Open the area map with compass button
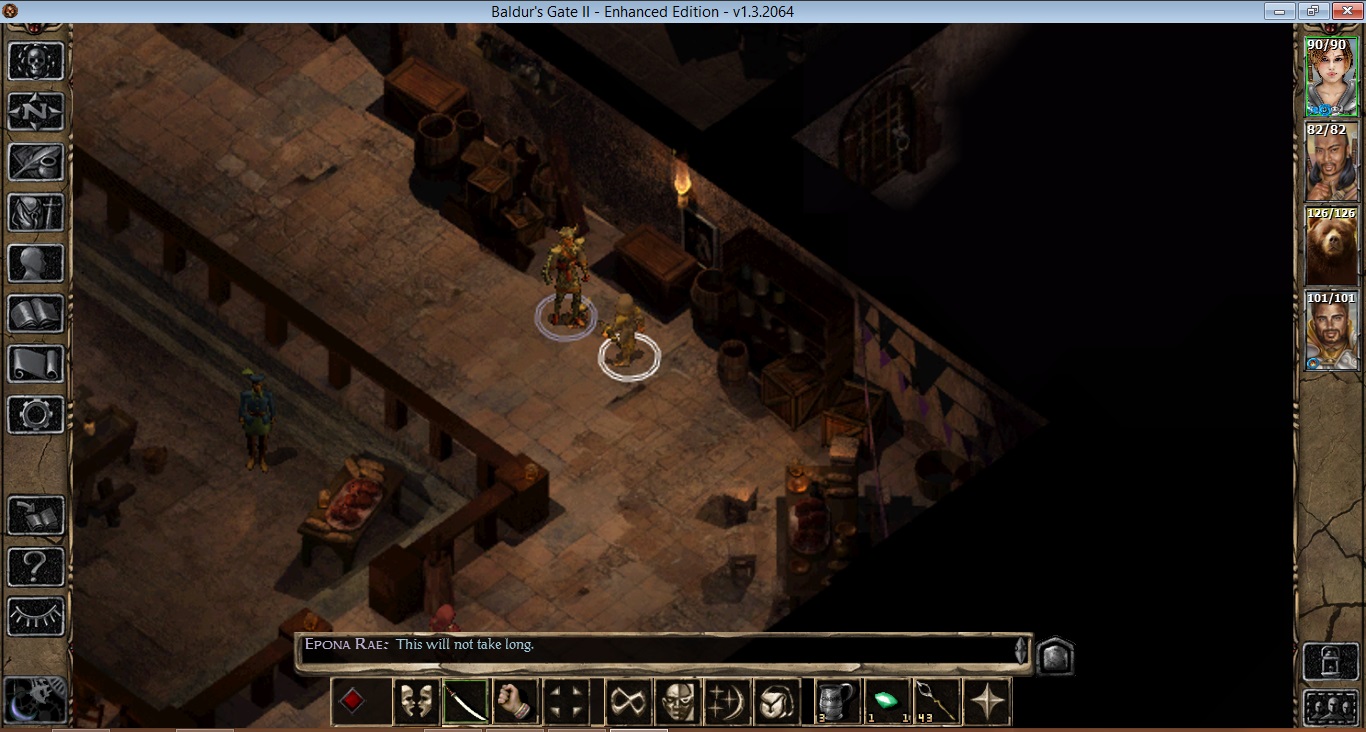Image resolution: width=1366 pixels, height=732 pixels. (36, 111)
